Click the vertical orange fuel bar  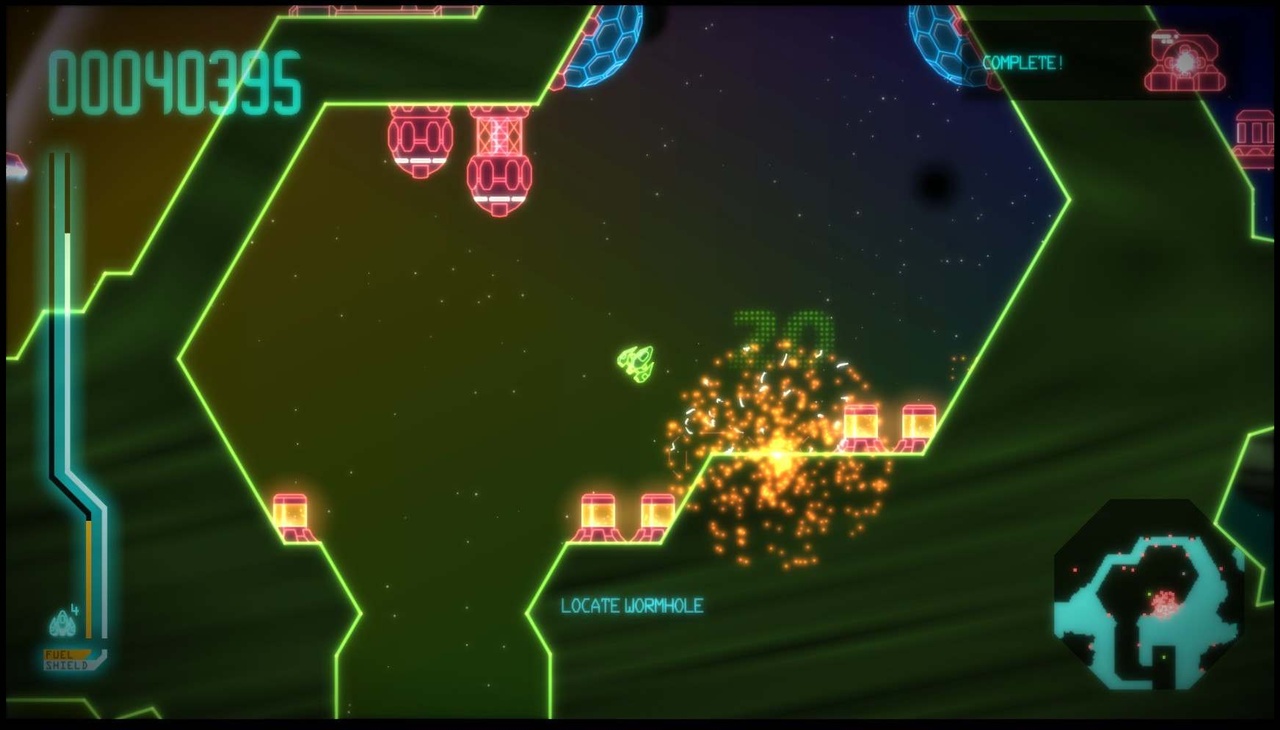91,580
